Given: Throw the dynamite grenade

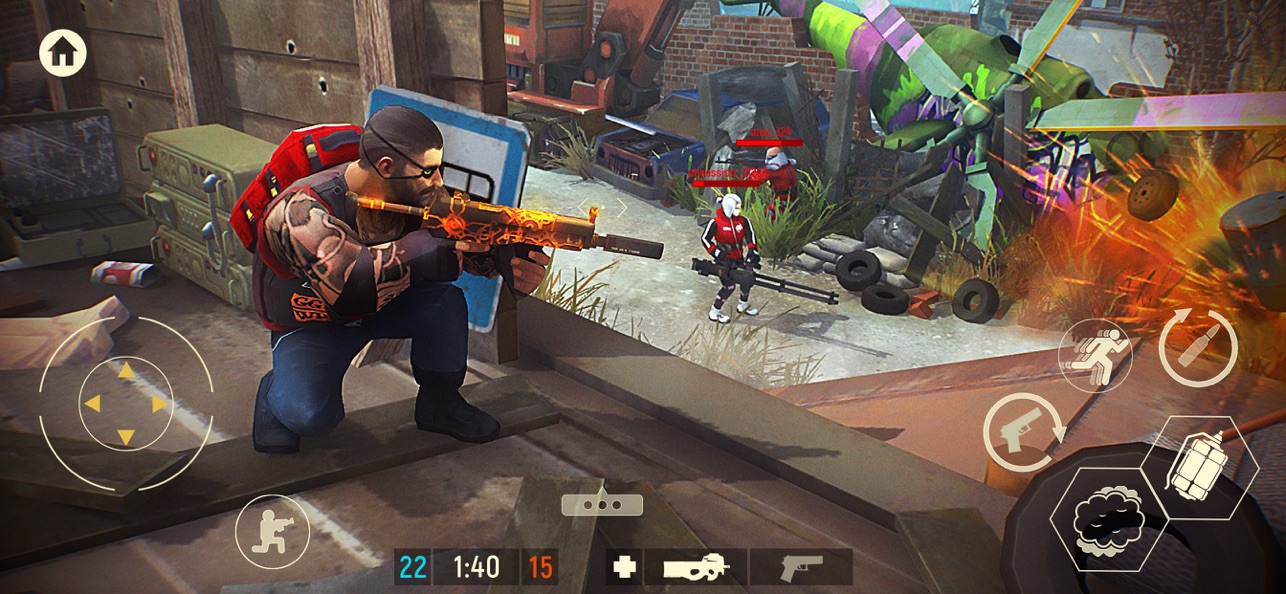Looking at the screenshot, I should [1198, 466].
